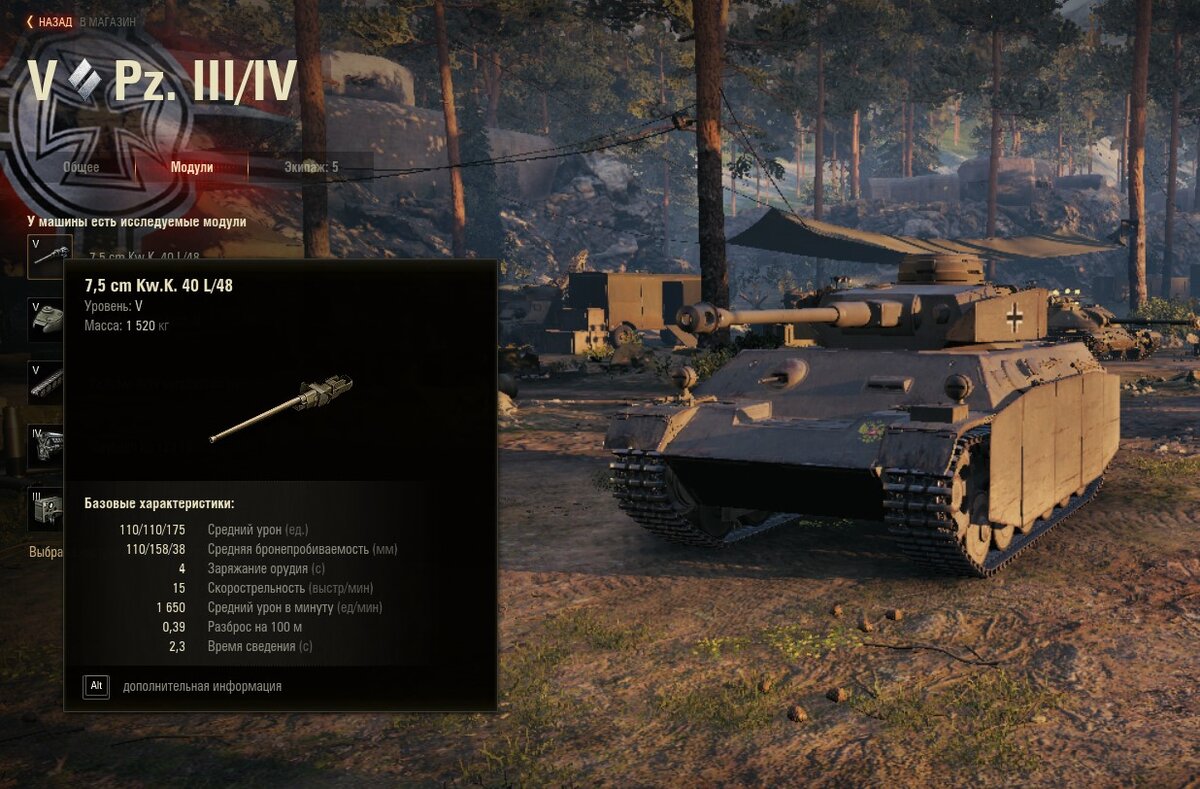Open the Модули tab
Image resolution: width=1200 pixels, height=789 pixels.
pyautogui.click(x=192, y=167)
